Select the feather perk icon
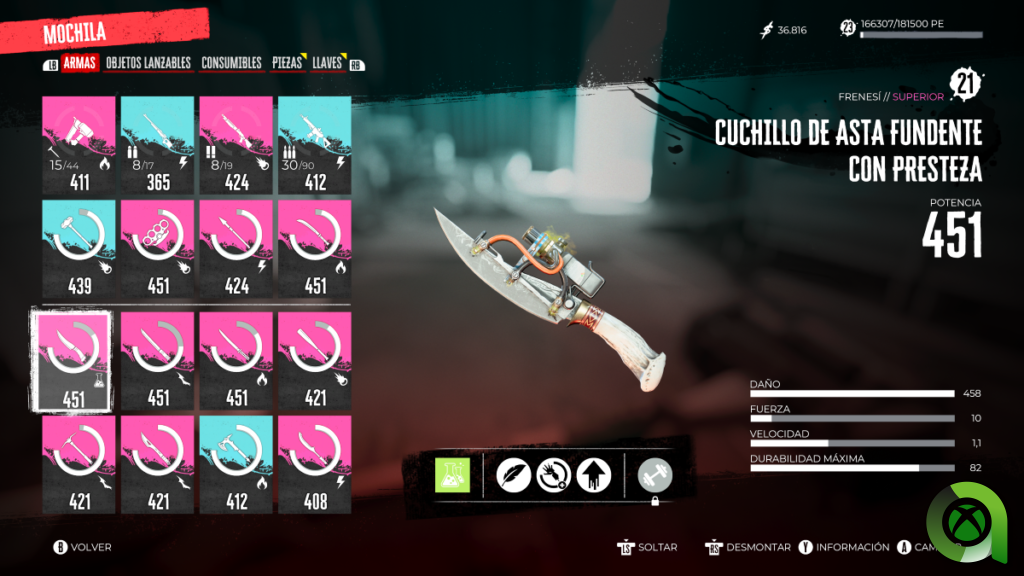The height and width of the screenshot is (576, 1024). (514, 475)
